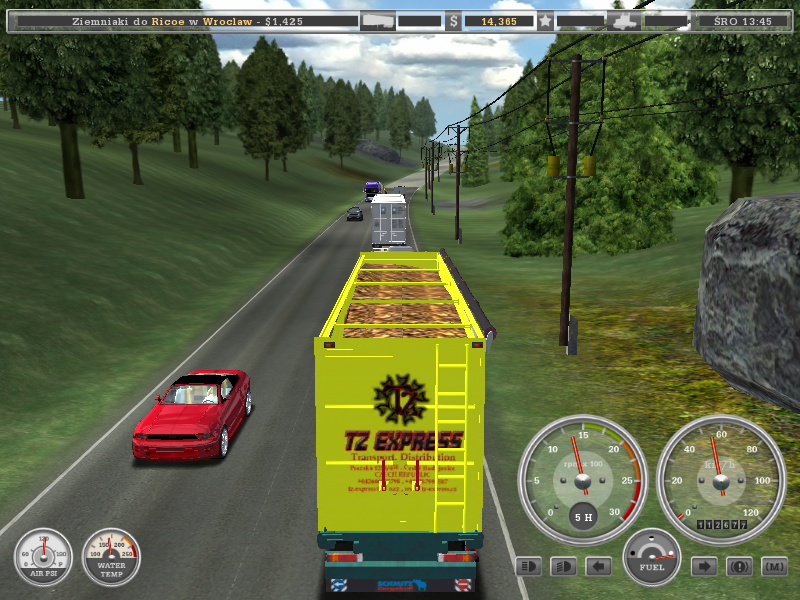This screenshot has width=800, height=600.
Task: Click the trailer icon in top bar
Action: (378, 20)
